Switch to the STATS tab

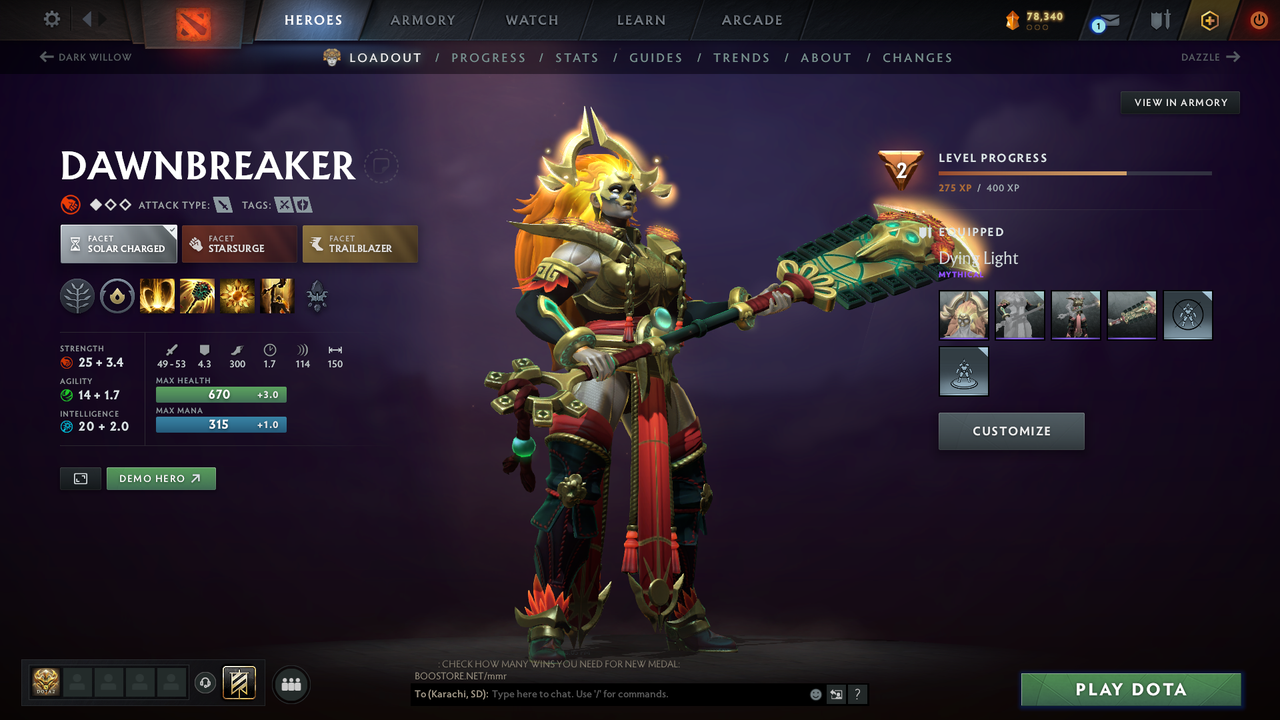(577, 57)
